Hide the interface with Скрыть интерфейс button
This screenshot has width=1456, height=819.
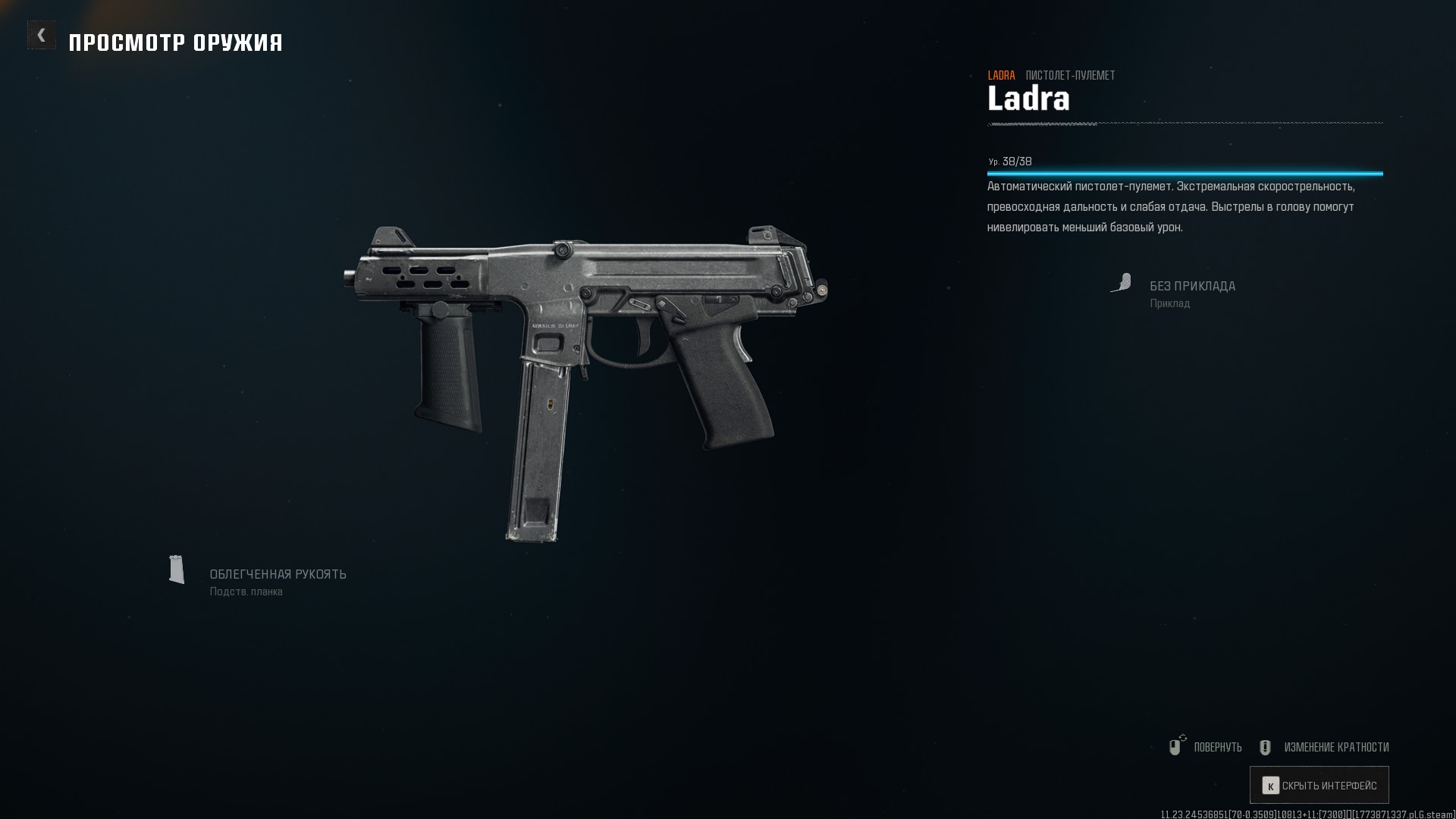1319,785
